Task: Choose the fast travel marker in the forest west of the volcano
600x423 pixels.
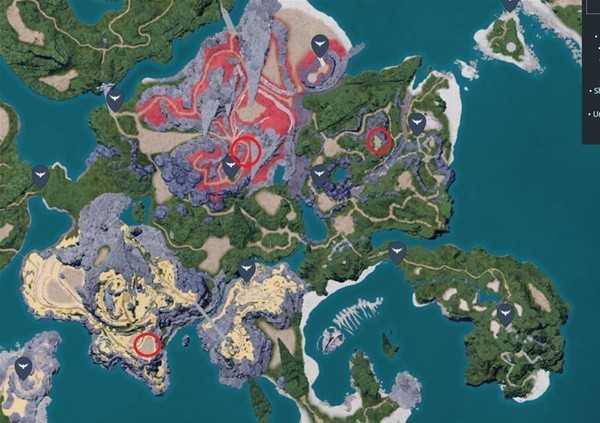Action: (115, 100)
